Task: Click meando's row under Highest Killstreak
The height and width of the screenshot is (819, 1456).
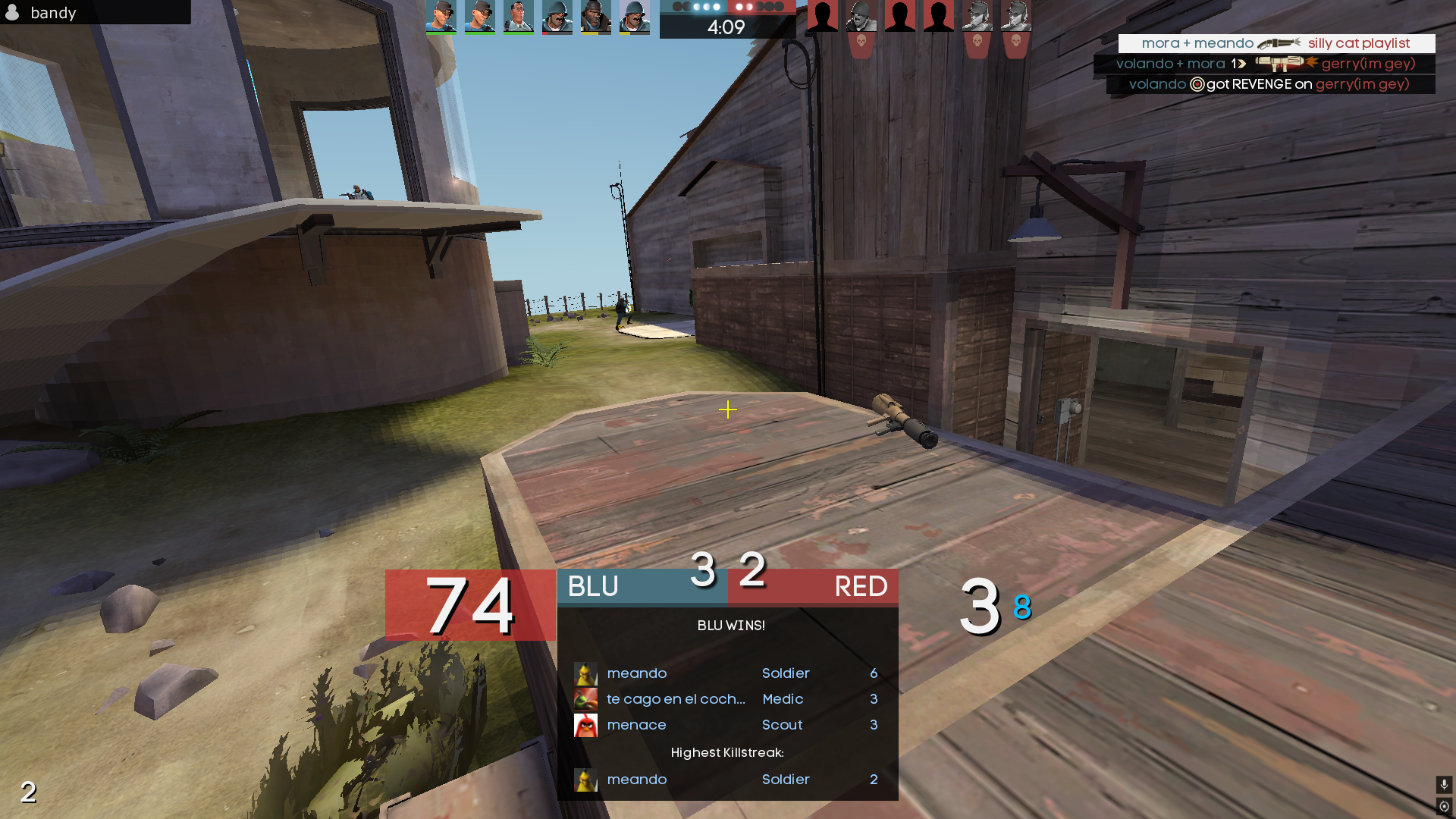Action: click(726, 780)
